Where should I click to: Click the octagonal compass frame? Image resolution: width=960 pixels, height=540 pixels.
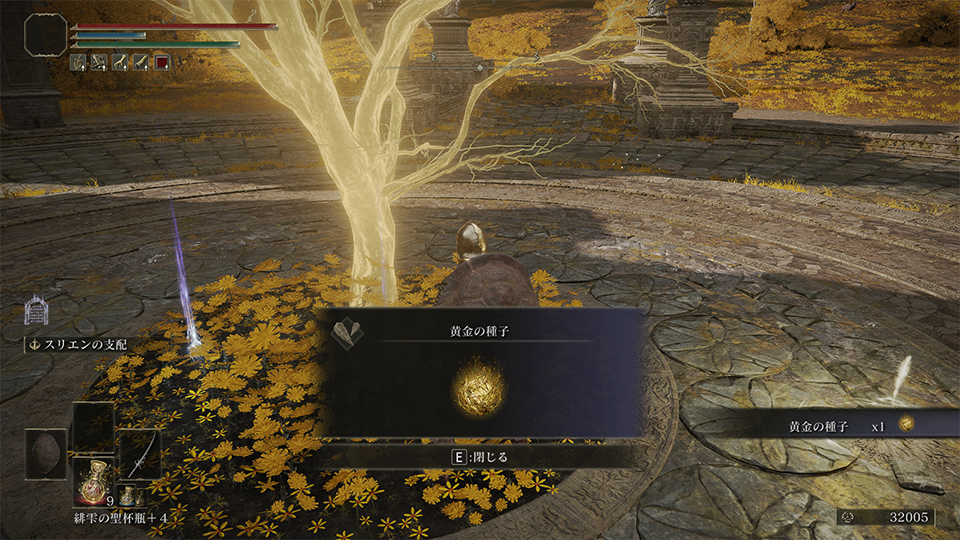click(x=46, y=34)
